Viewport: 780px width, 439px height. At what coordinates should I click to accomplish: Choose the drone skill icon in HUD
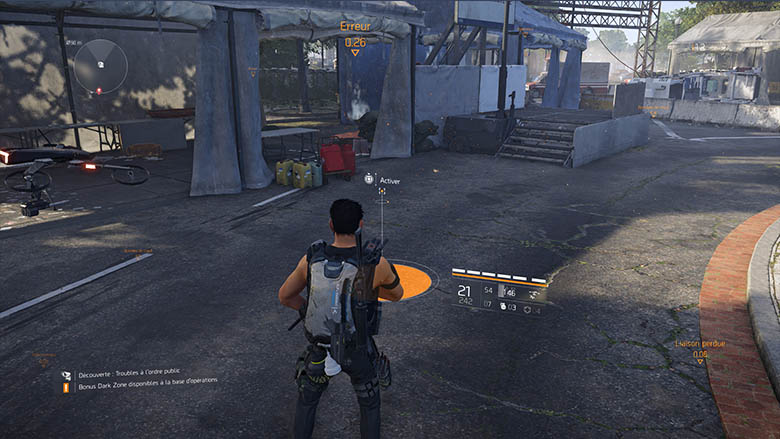coord(535,294)
